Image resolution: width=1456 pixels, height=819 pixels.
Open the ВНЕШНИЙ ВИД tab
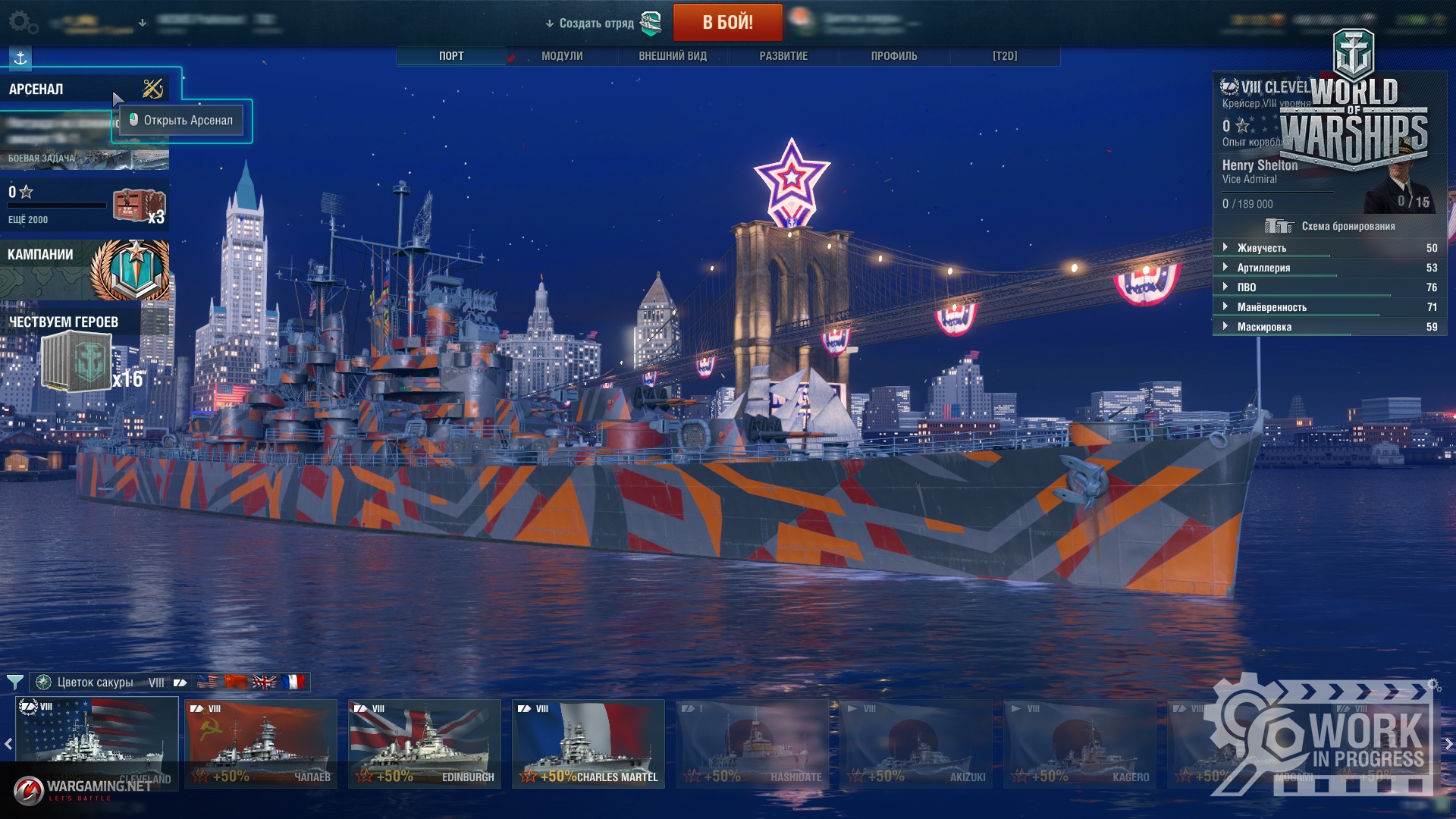coord(673,56)
